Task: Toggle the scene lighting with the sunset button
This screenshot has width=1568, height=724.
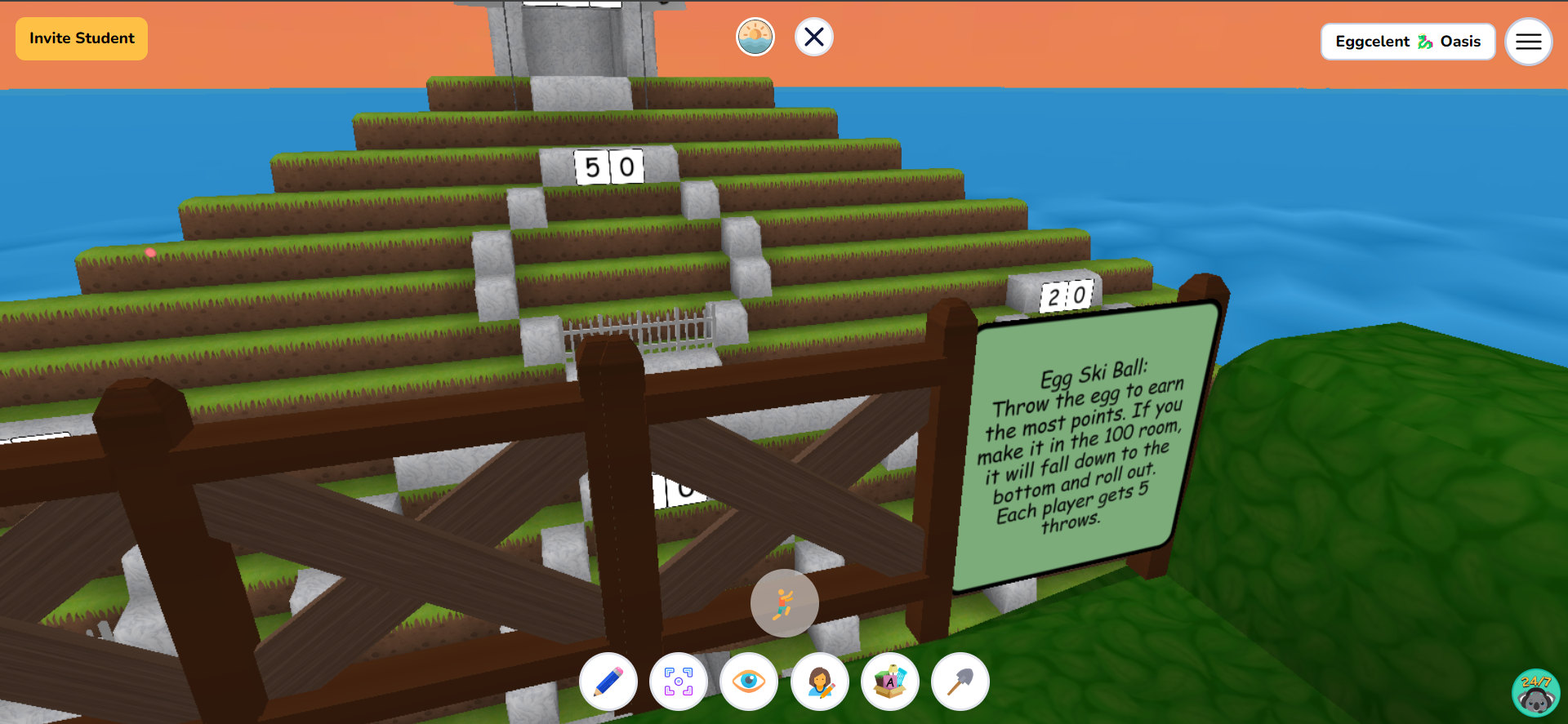Action: 755,36
